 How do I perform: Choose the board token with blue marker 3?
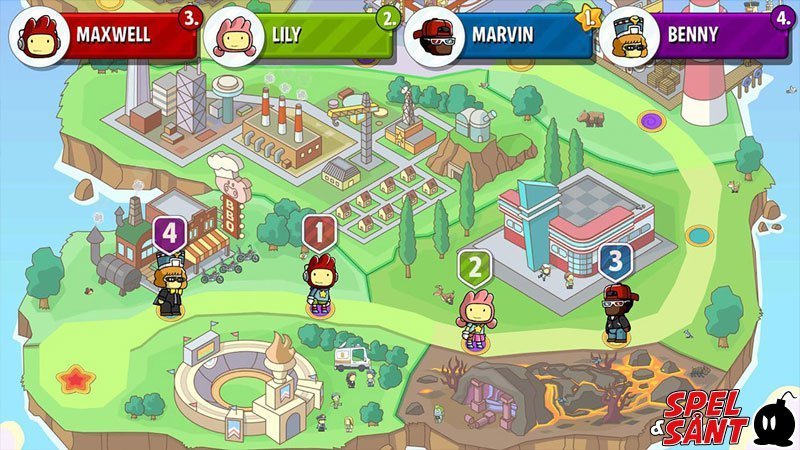(616, 310)
